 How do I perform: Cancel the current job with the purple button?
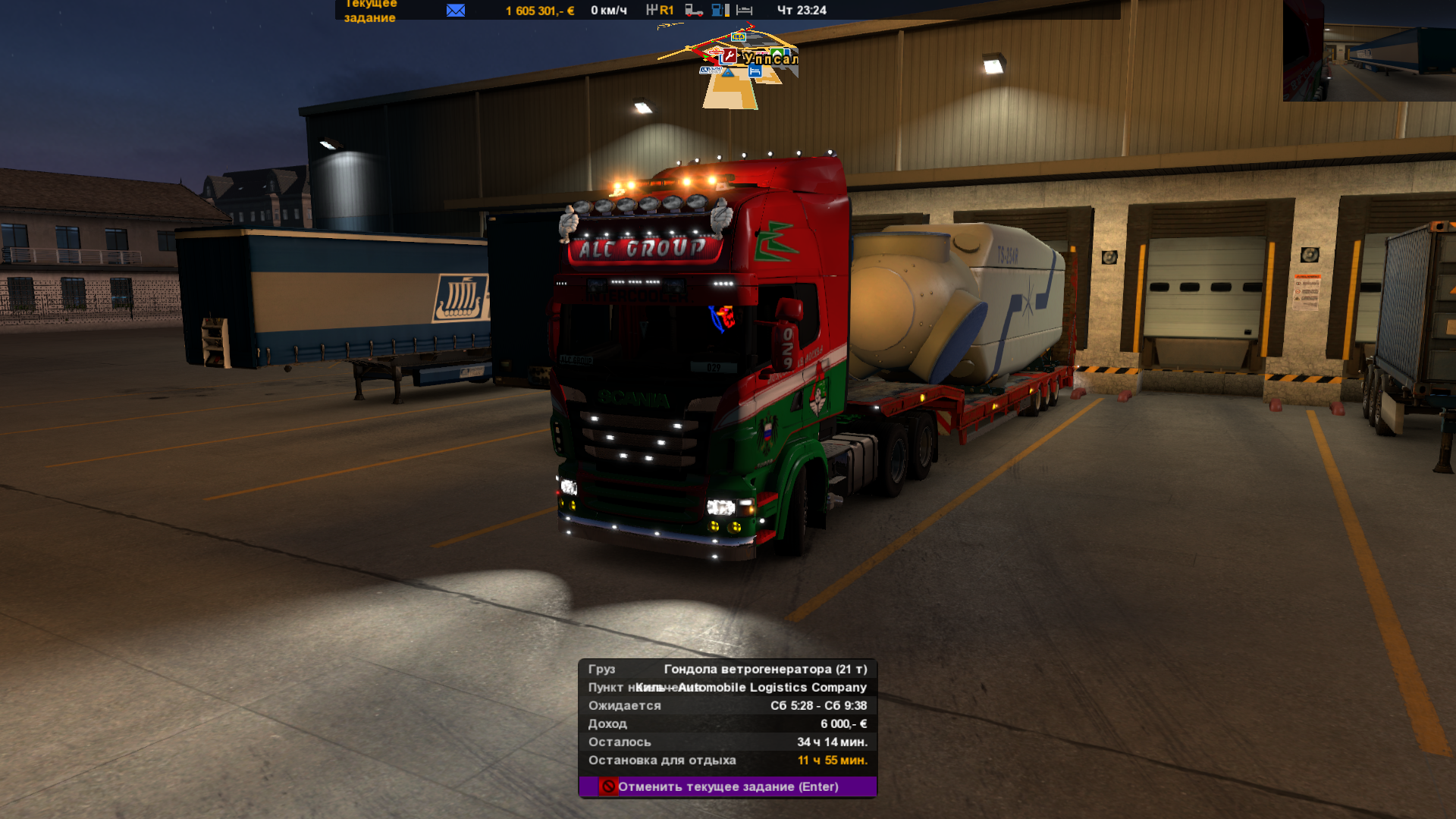[x=727, y=786]
